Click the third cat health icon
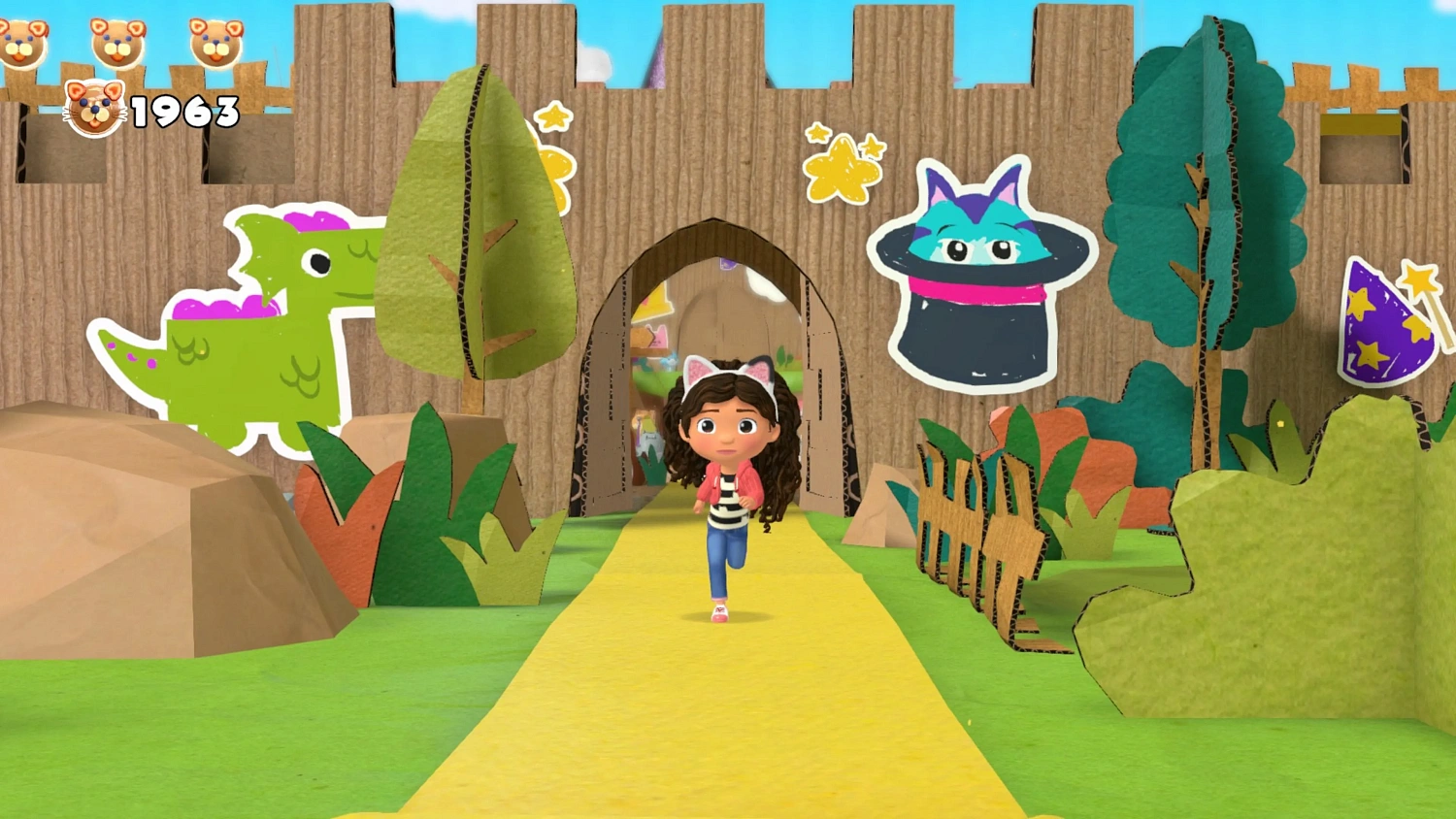 [x=215, y=44]
